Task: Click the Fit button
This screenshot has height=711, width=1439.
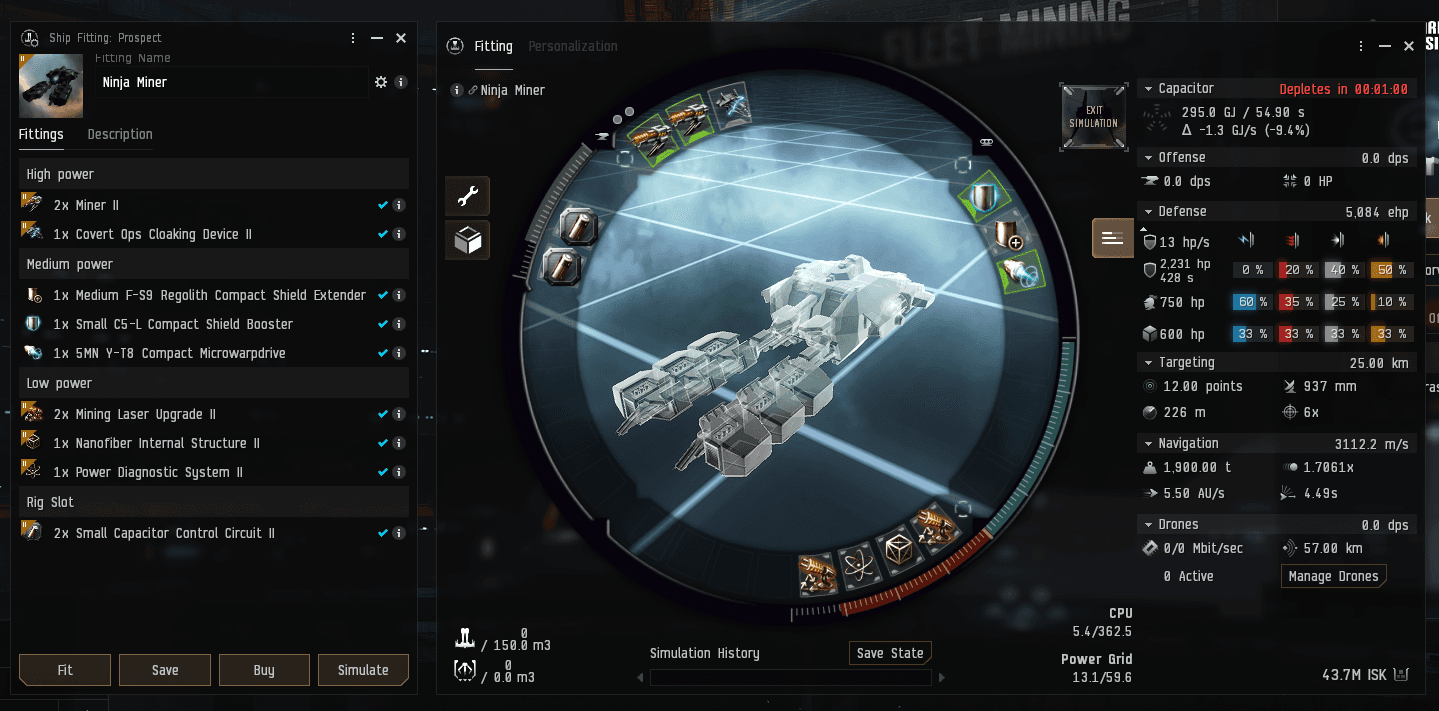Action: click(65, 670)
